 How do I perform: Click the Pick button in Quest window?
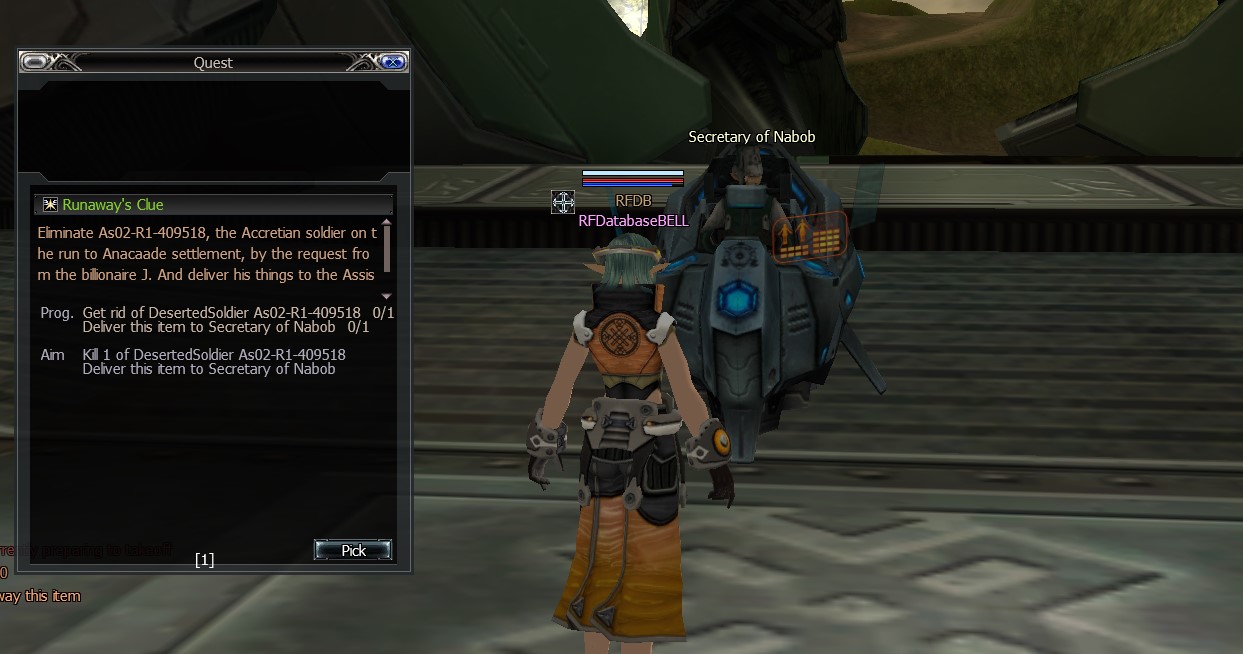pos(353,550)
